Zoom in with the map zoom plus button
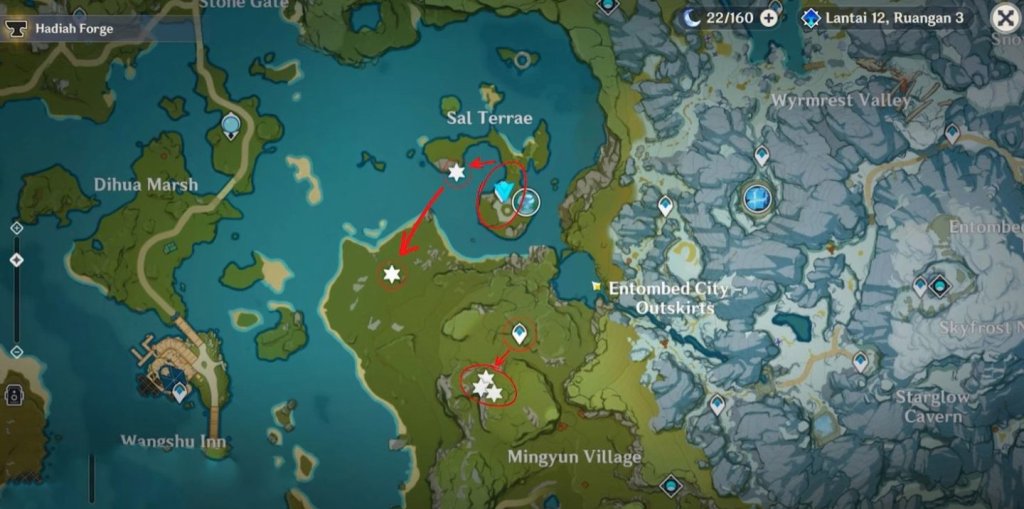This screenshot has width=1024, height=509. pyautogui.click(x=16, y=228)
